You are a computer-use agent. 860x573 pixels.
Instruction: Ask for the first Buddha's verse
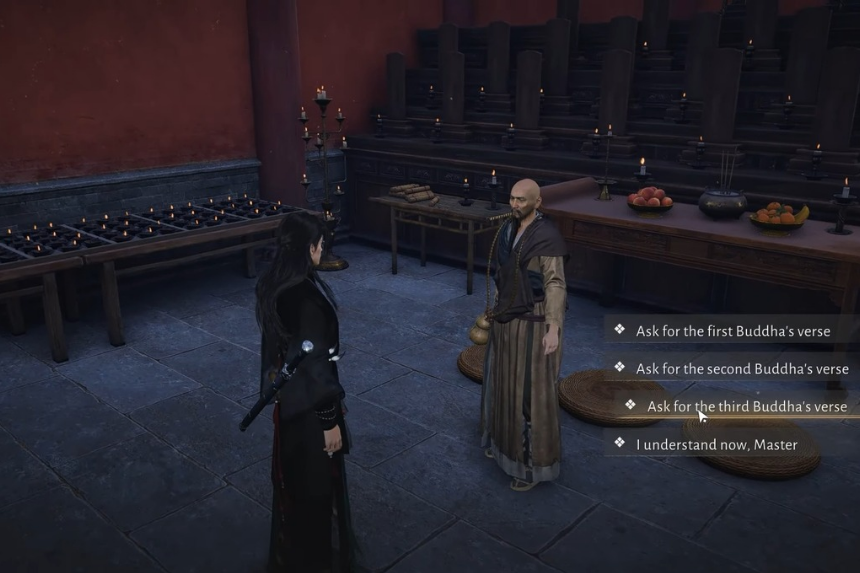point(733,331)
